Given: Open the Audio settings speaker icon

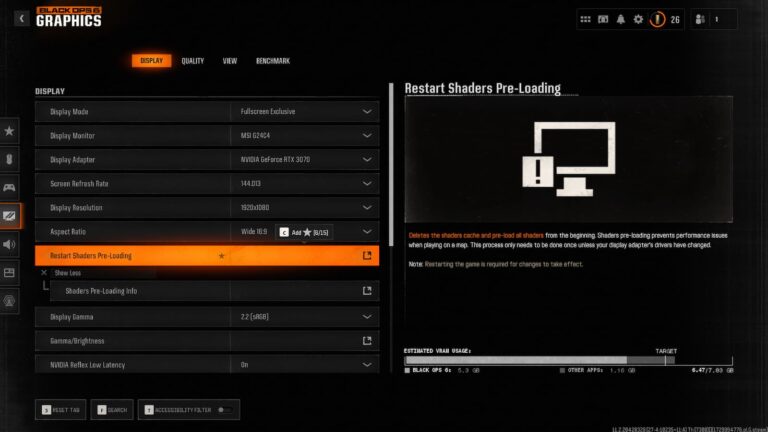Looking at the screenshot, I should pyautogui.click(x=10, y=244).
